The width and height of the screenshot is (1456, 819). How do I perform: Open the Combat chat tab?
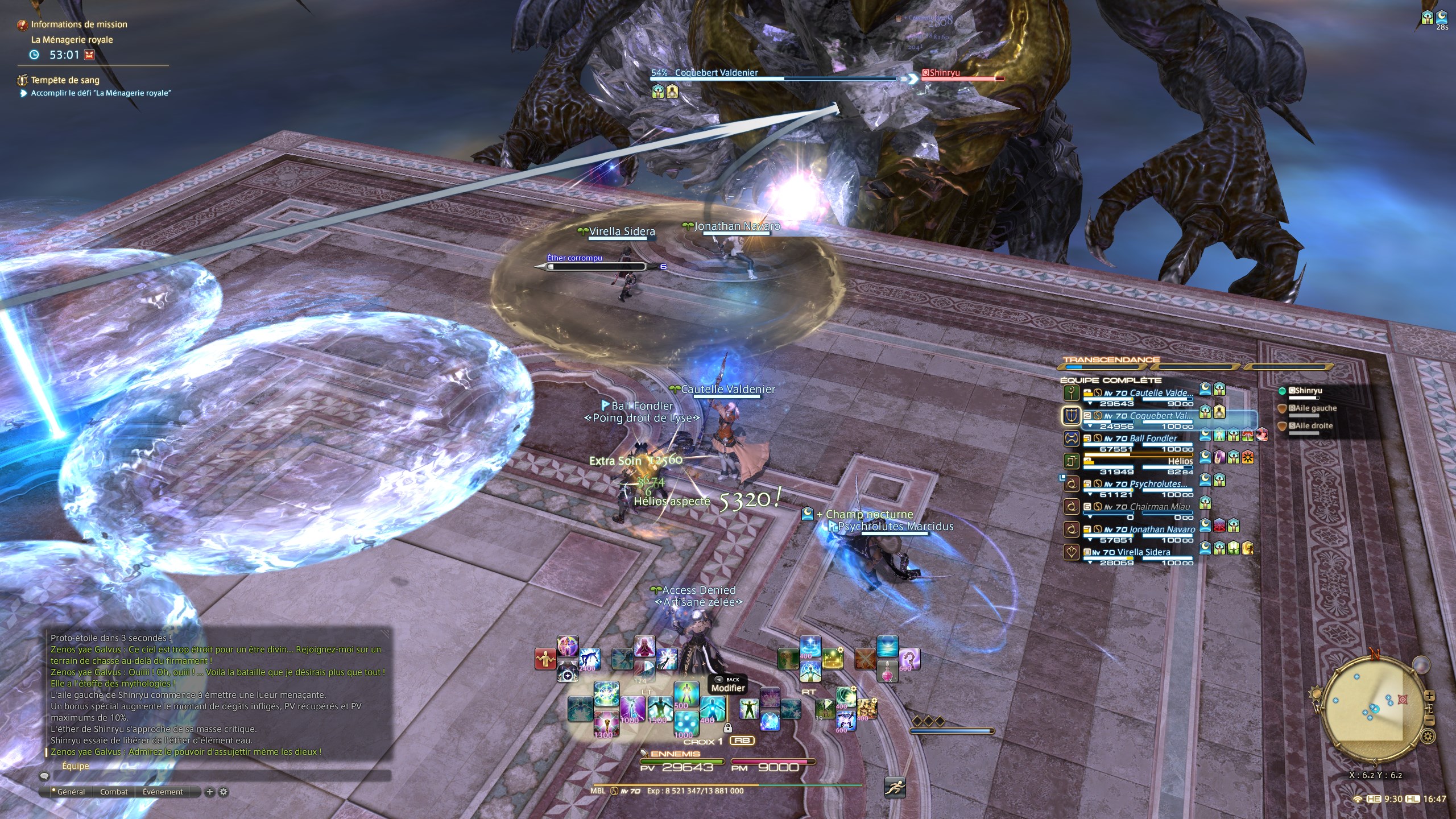point(114,792)
